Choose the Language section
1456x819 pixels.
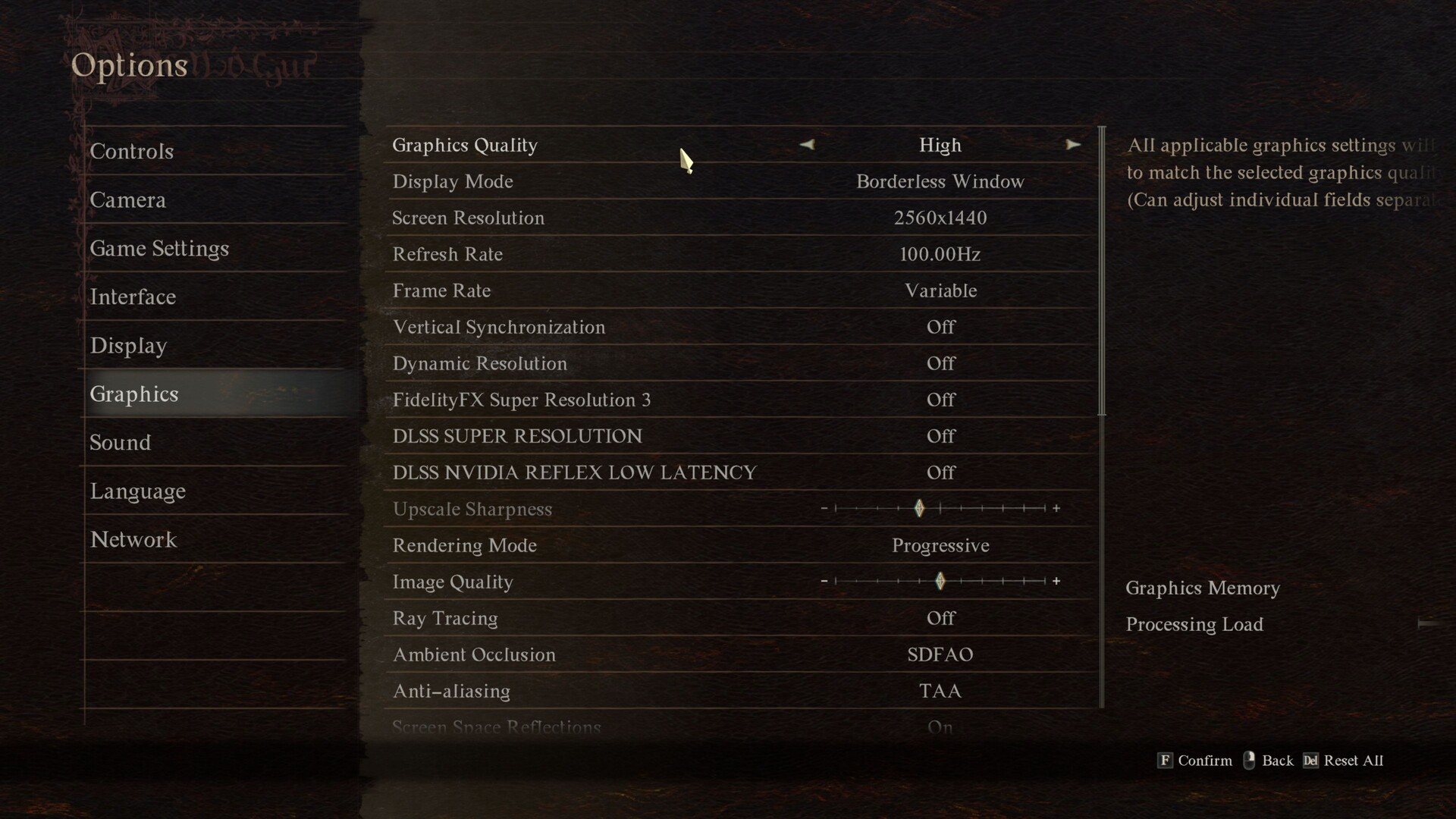tap(138, 491)
